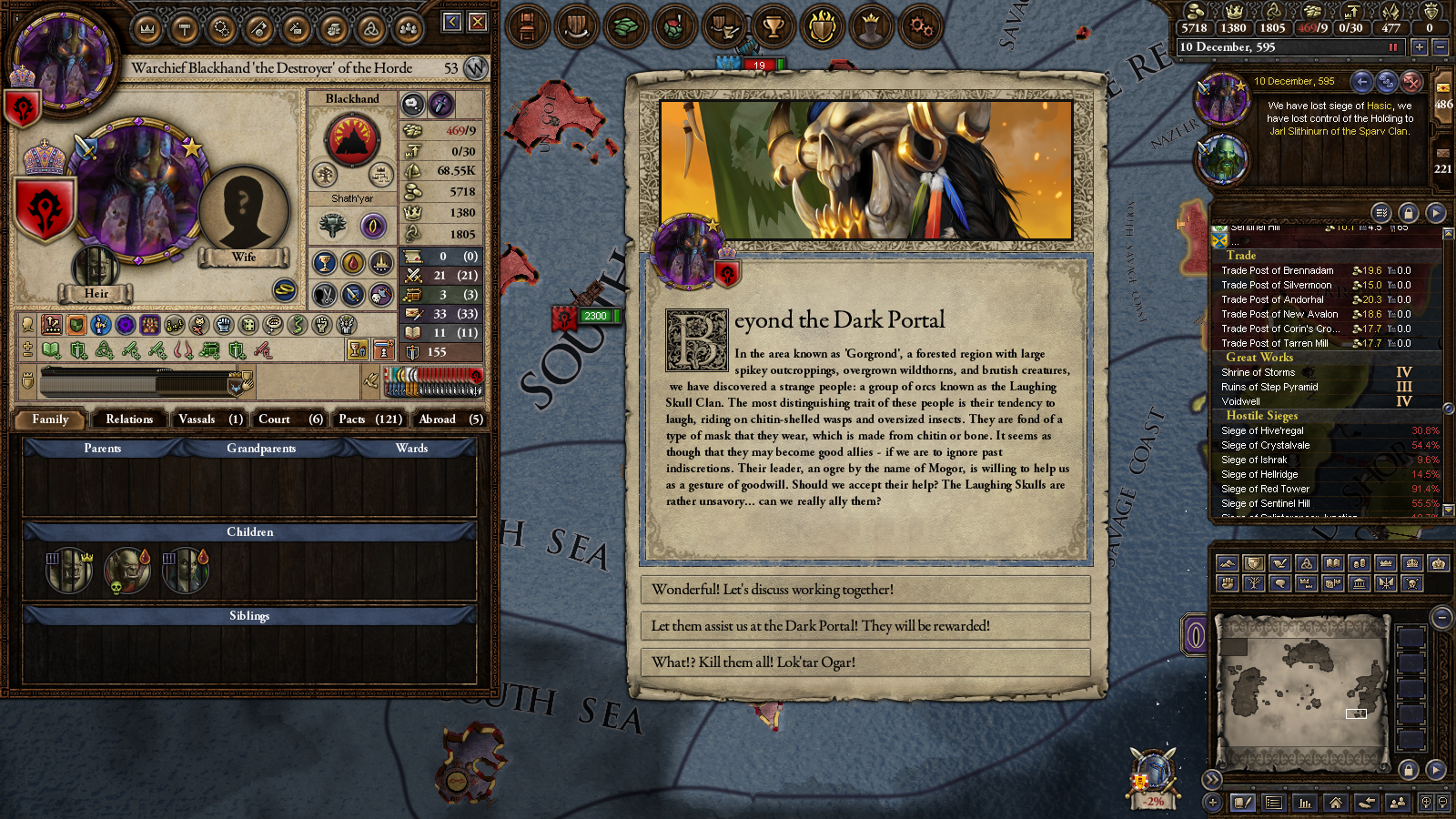Choose "Wonderful! Let's discuss working together!"
The width and height of the screenshot is (1456, 819).
864,590
